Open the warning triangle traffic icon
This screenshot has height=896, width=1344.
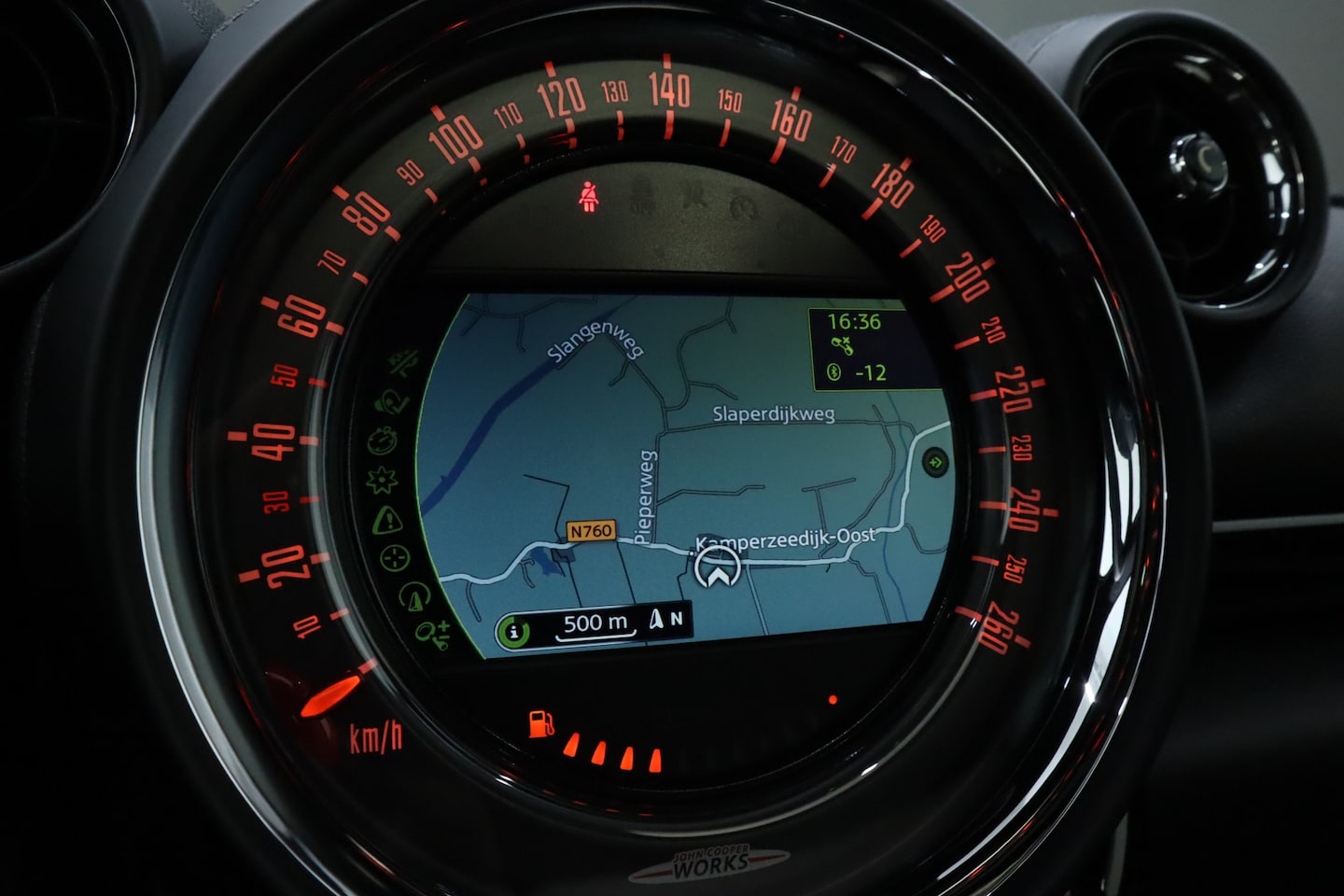386,520
